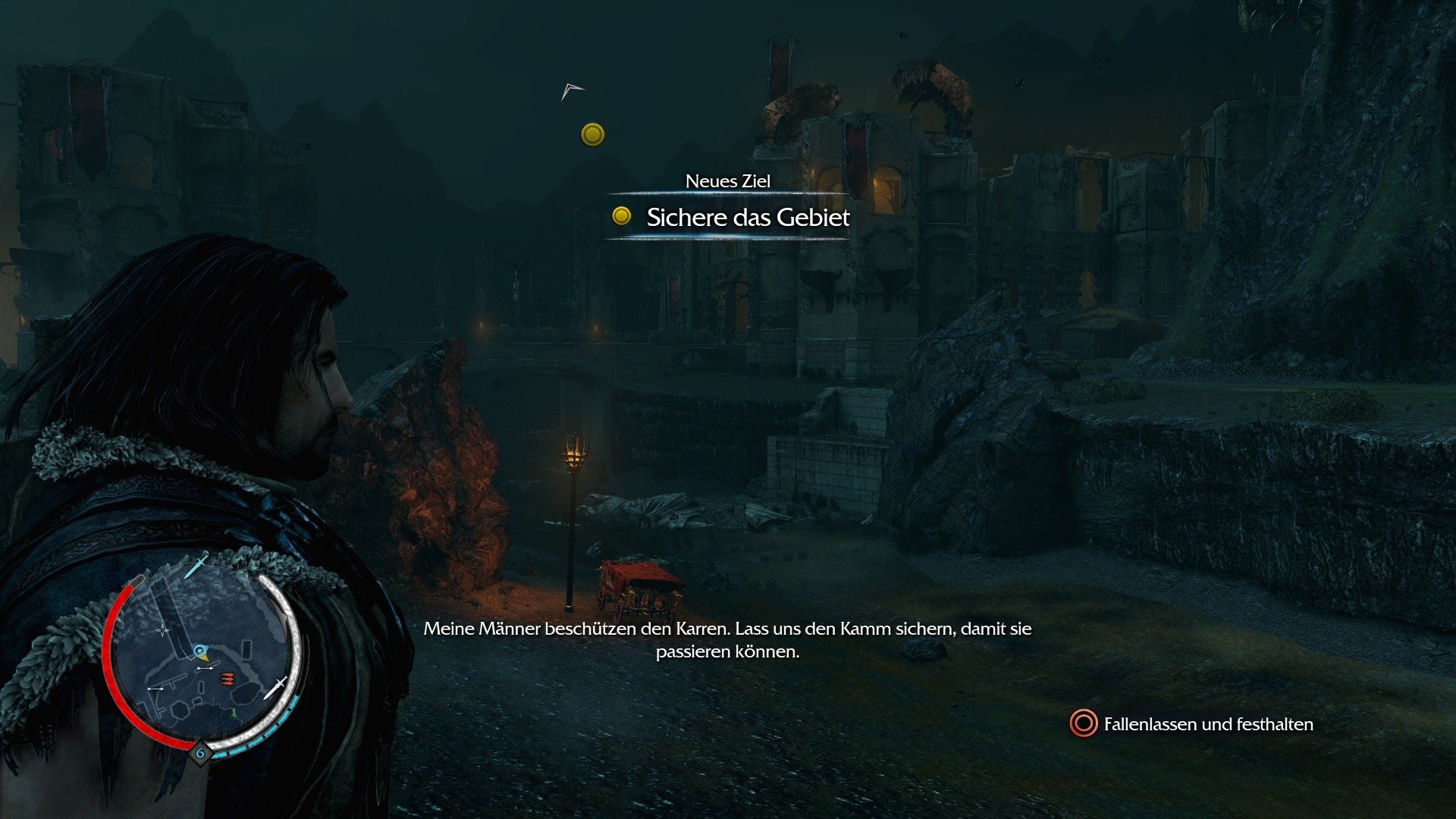The height and width of the screenshot is (819, 1456).
Task: Select the white sword icon on the minimap edge
Action: click(x=277, y=686)
